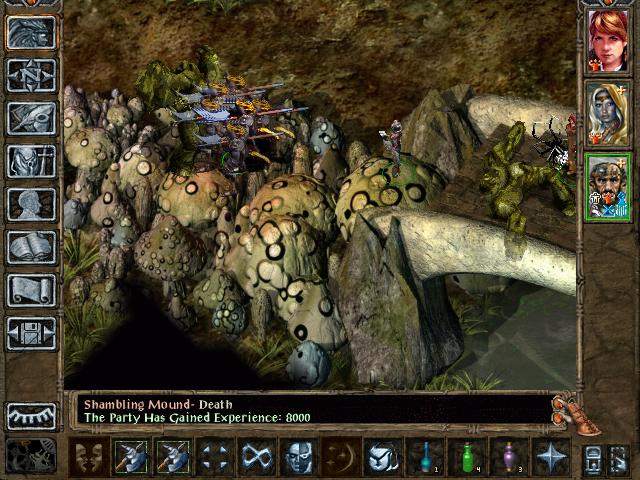Select the red-haired woman's portrait
This screenshot has width=640, height=480.
point(609,41)
